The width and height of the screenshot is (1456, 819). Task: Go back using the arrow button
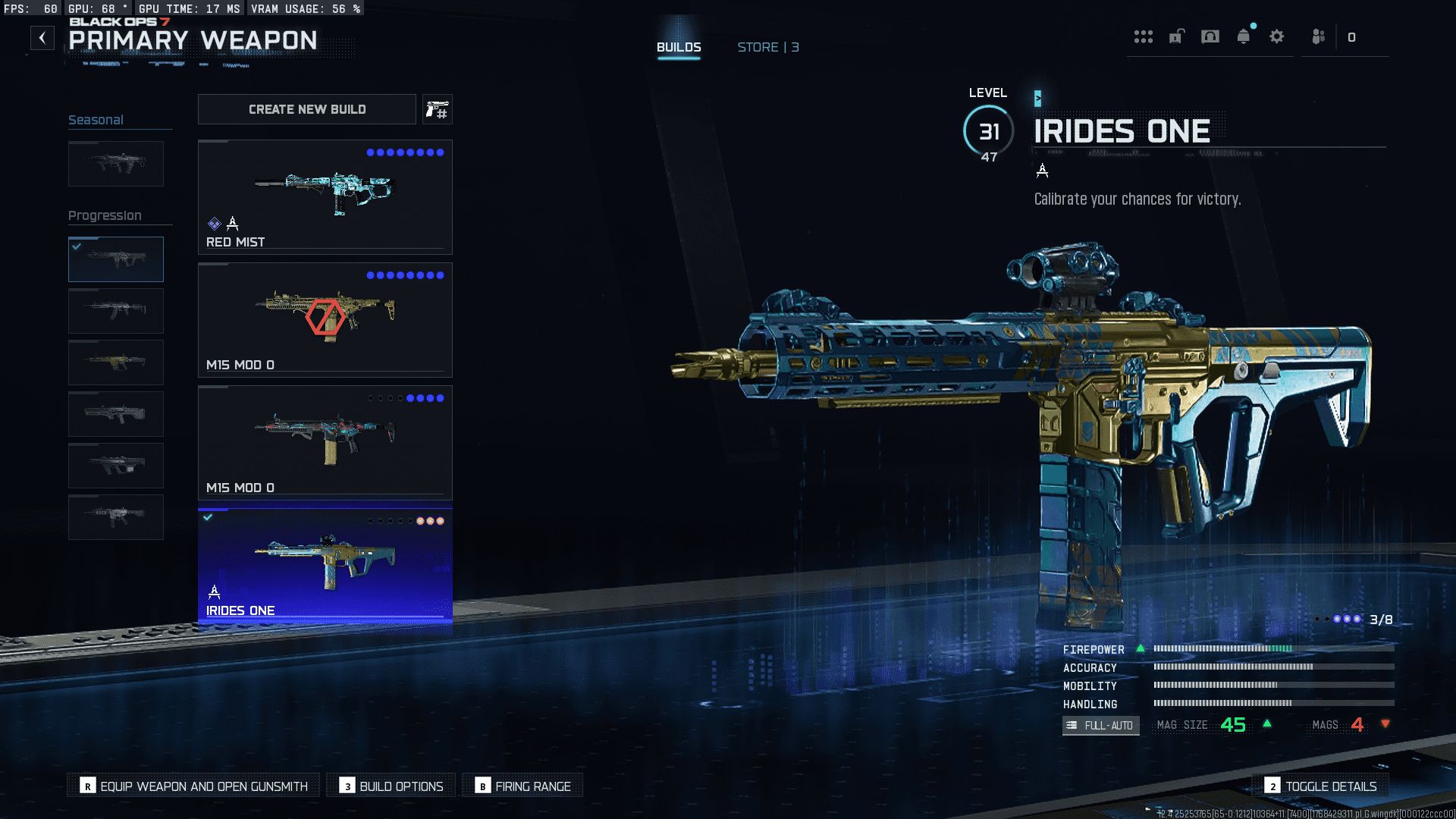(x=42, y=38)
